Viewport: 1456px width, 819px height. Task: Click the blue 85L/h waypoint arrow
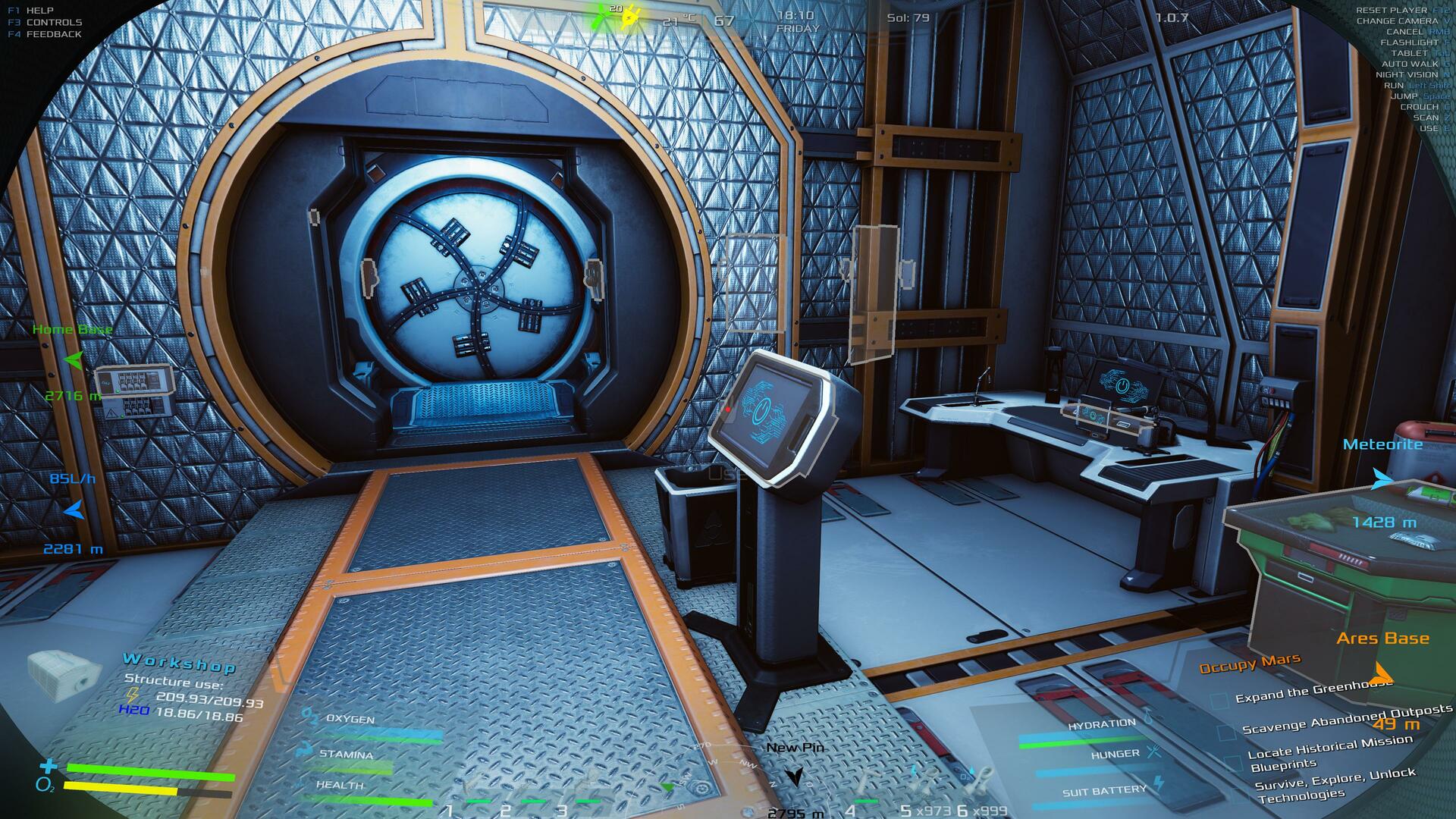point(74,510)
